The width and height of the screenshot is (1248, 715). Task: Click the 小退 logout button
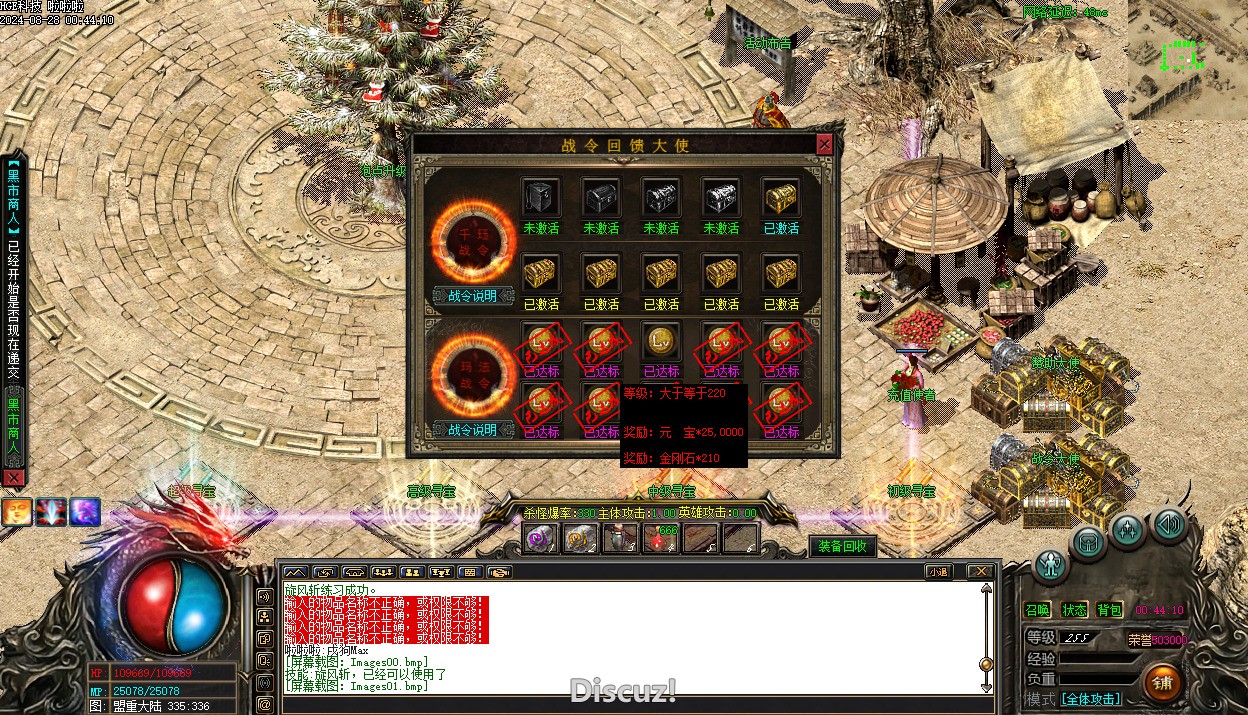point(938,572)
